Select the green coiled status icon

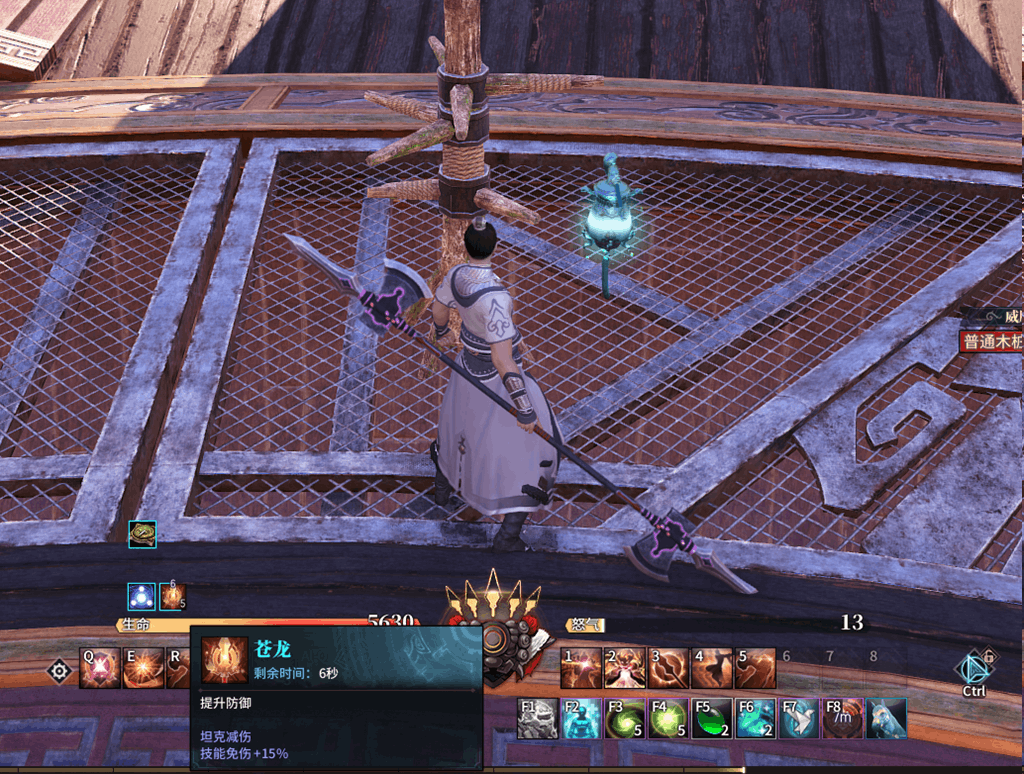(x=142, y=534)
